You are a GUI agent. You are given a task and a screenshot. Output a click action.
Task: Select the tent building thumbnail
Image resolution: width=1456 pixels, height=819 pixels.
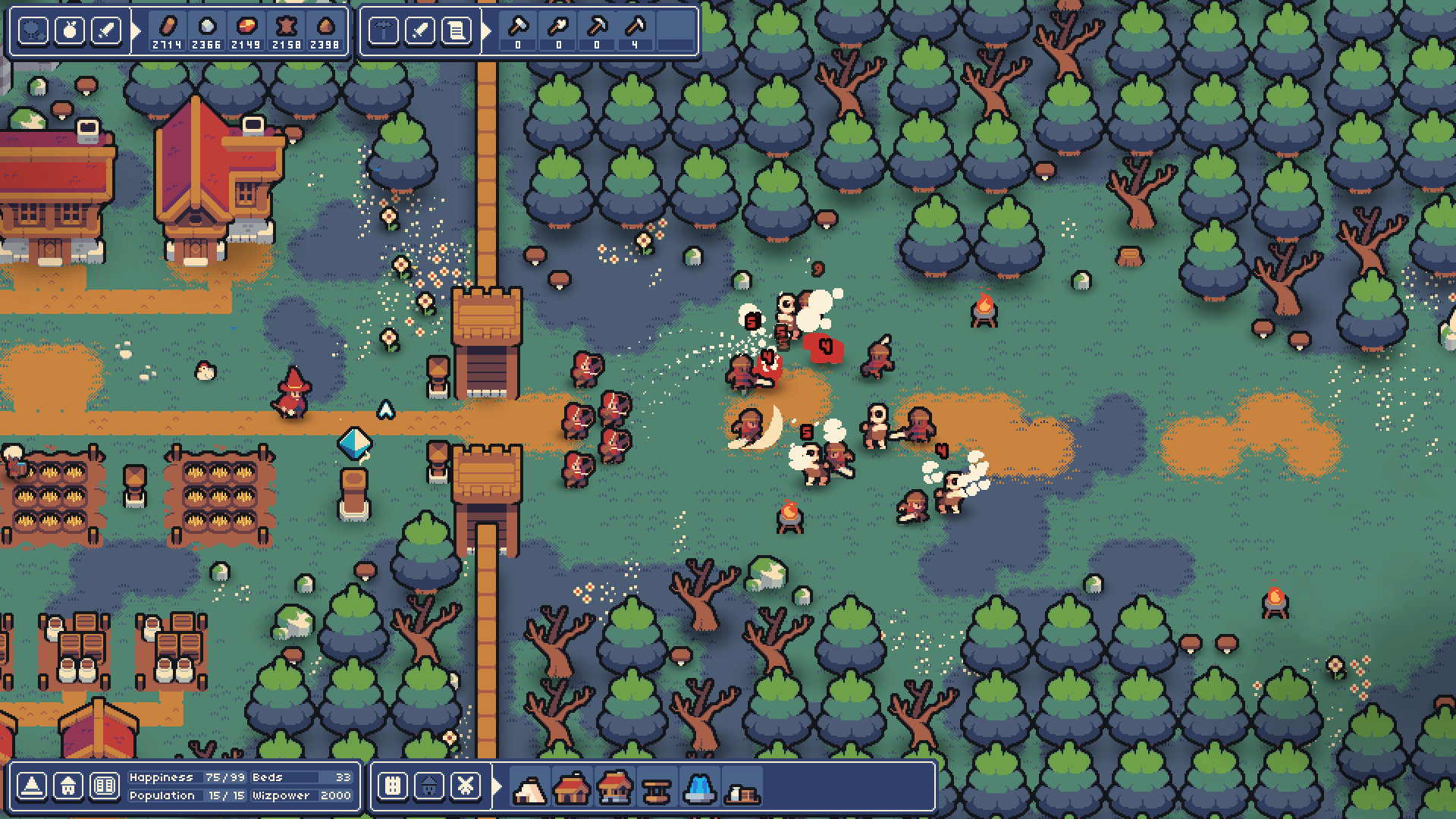click(530, 789)
